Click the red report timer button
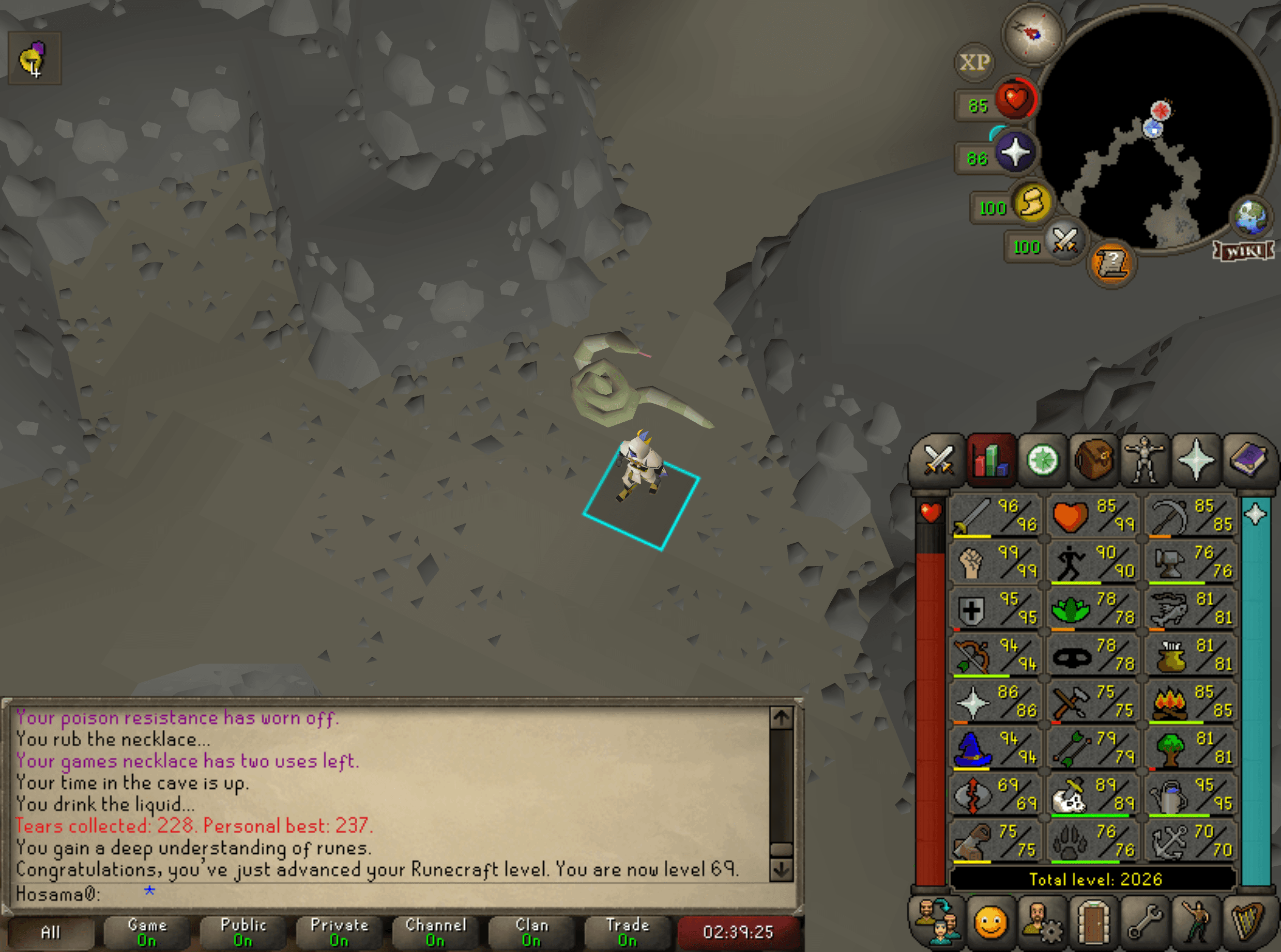The width and height of the screenshot is (1281, 952). (738, 932)
